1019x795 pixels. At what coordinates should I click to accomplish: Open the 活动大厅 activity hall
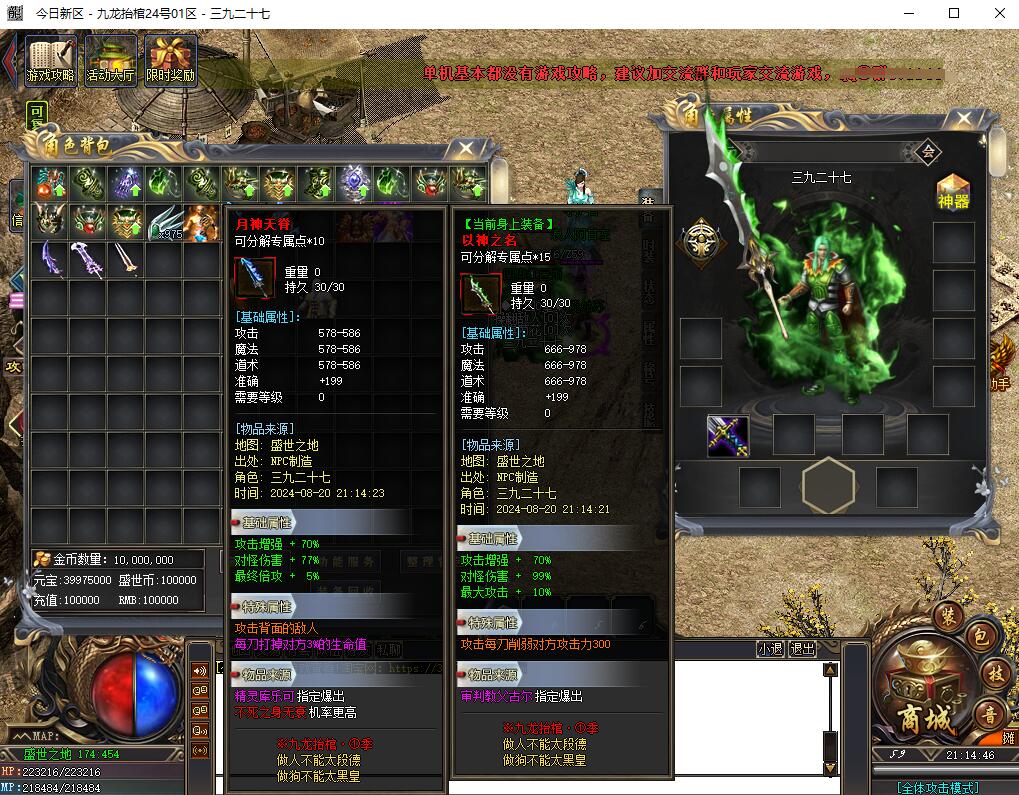pos(110,61)
